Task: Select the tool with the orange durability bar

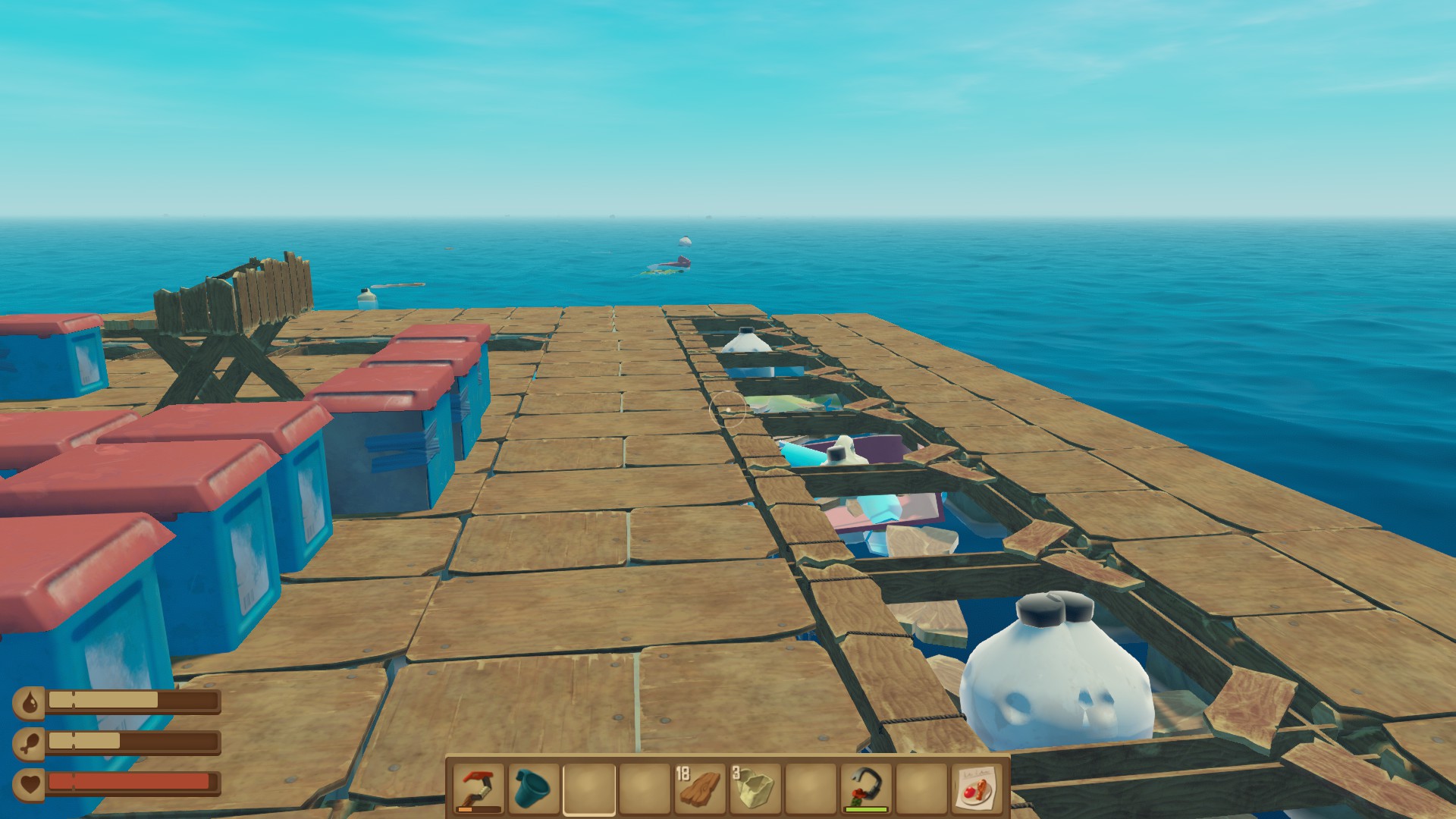Action: [x=479, y=789]
